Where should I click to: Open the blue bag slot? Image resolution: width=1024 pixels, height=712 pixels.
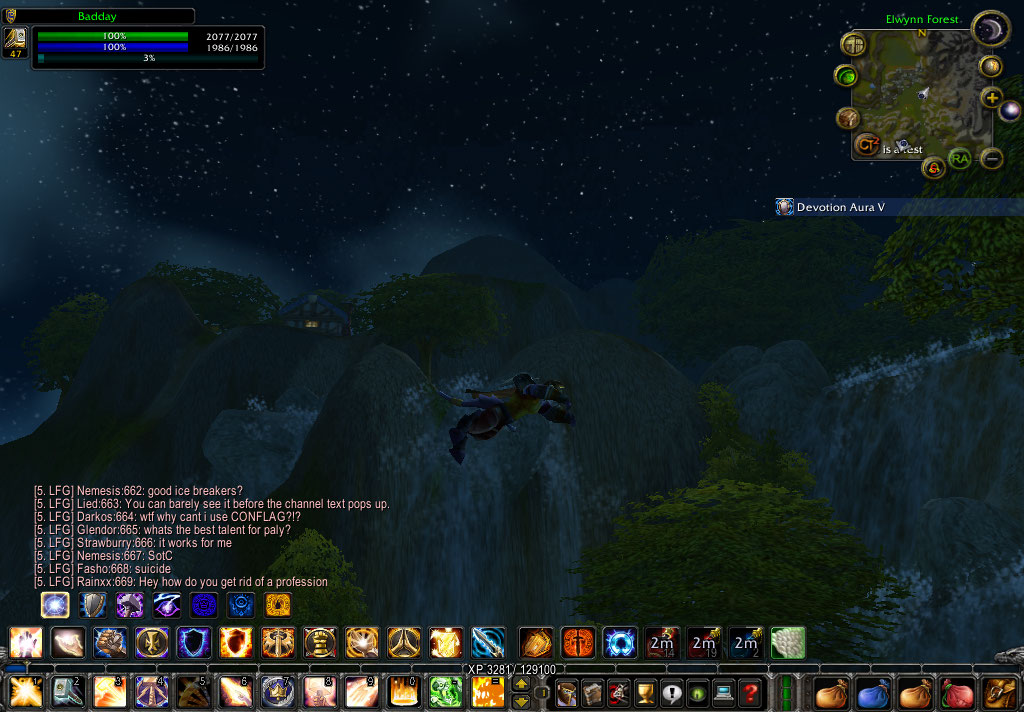click(x=873, y=692)
